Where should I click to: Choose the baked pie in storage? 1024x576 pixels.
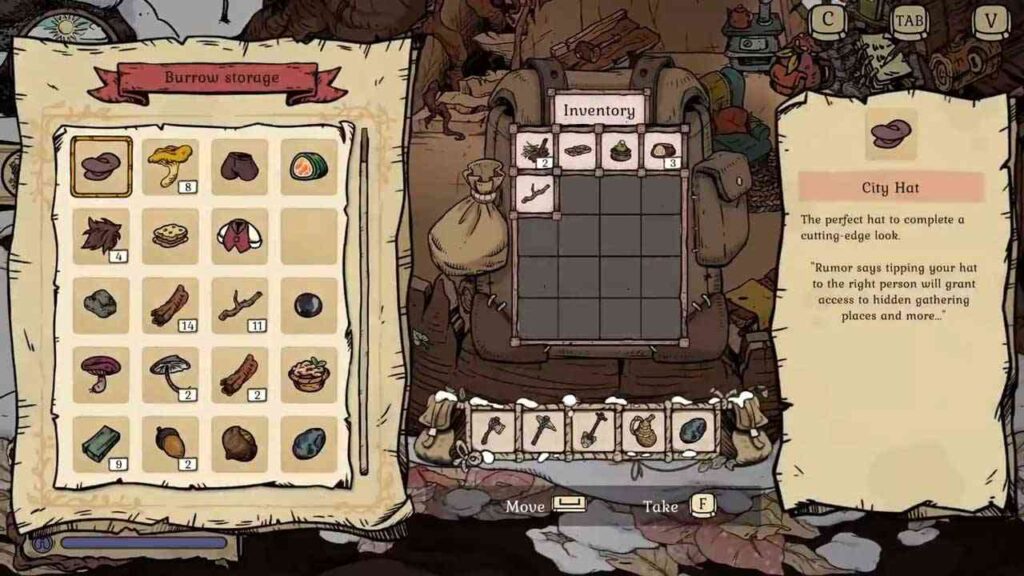tap(308, 374)
